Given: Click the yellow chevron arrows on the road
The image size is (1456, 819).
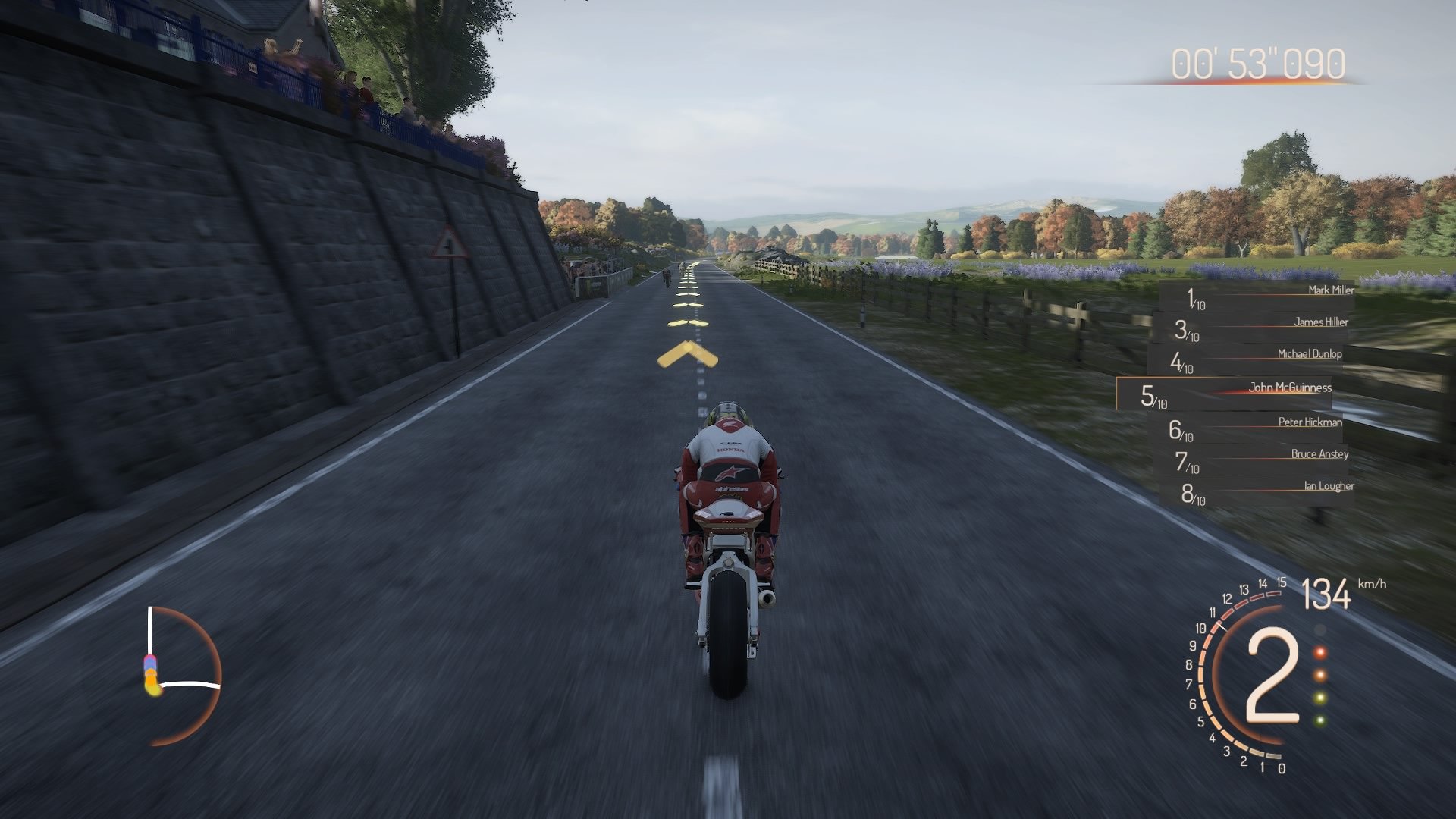Looking at the screenshot, I should coord(689,353).
